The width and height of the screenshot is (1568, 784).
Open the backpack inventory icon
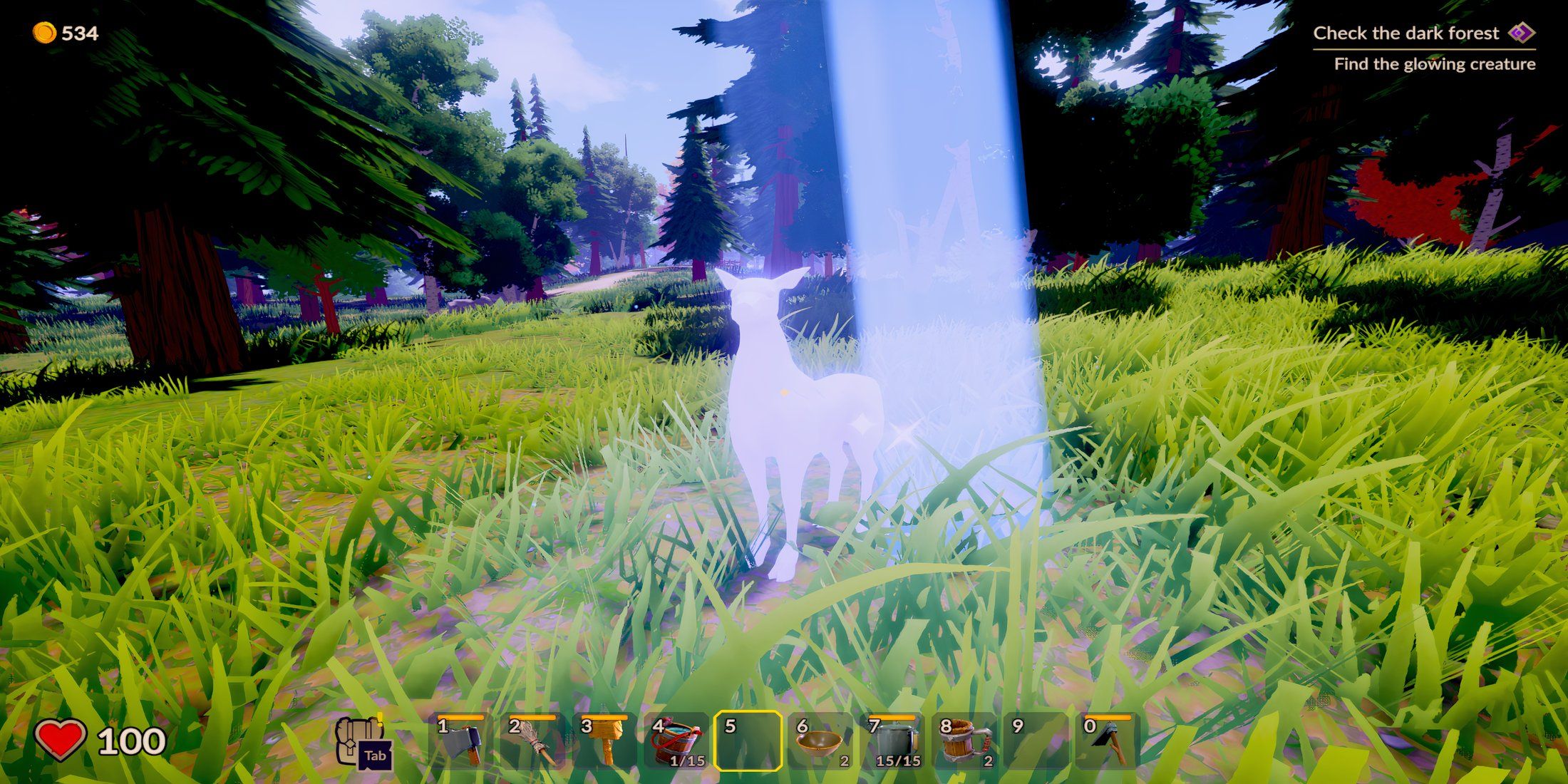click(x=362, y=742)
